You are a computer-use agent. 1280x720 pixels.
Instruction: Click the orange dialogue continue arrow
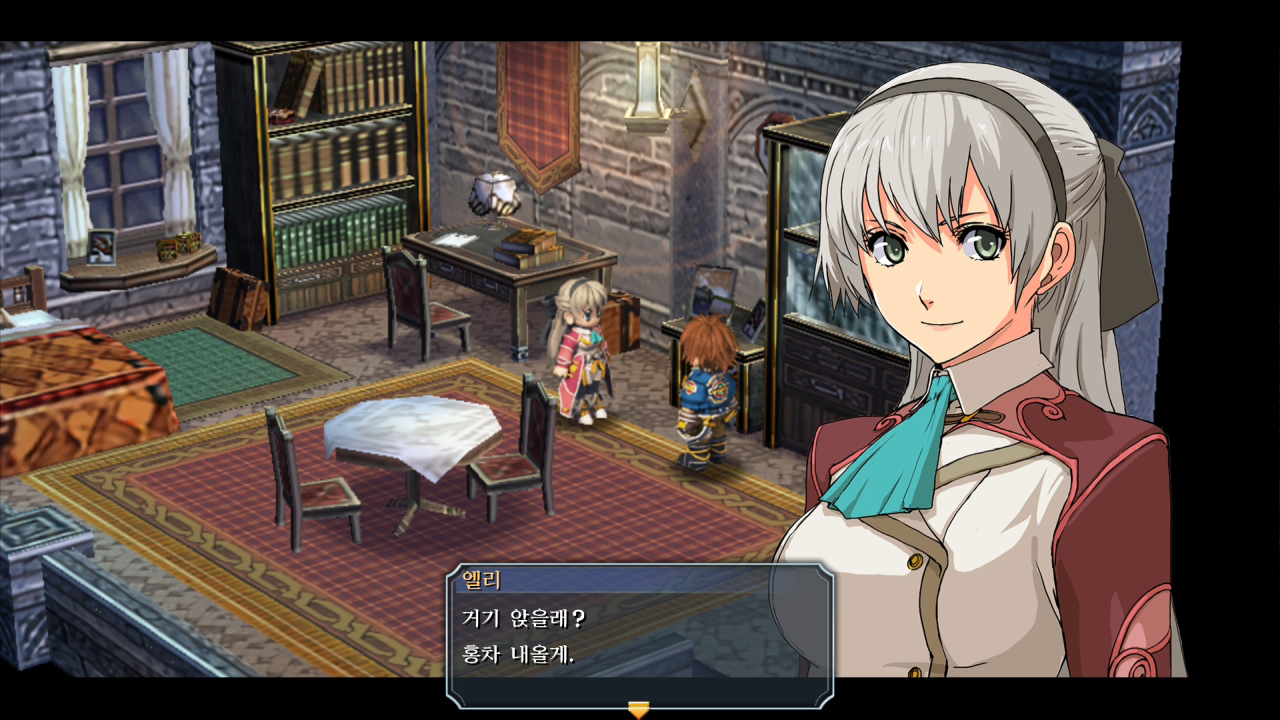tap(638, 709)
